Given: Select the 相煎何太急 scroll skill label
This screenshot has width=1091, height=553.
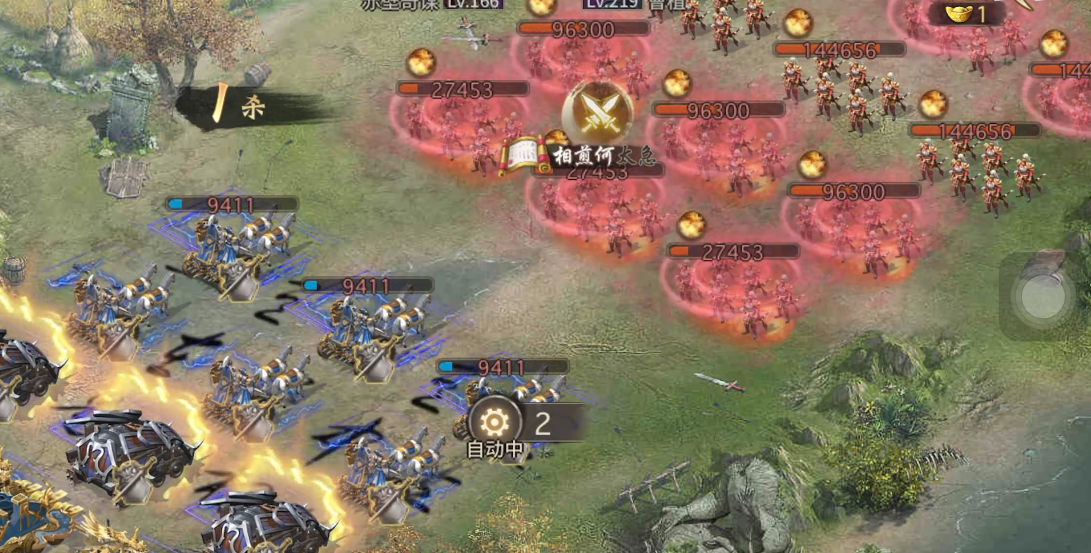Looking at the screenshot, I should coord(556,155).
